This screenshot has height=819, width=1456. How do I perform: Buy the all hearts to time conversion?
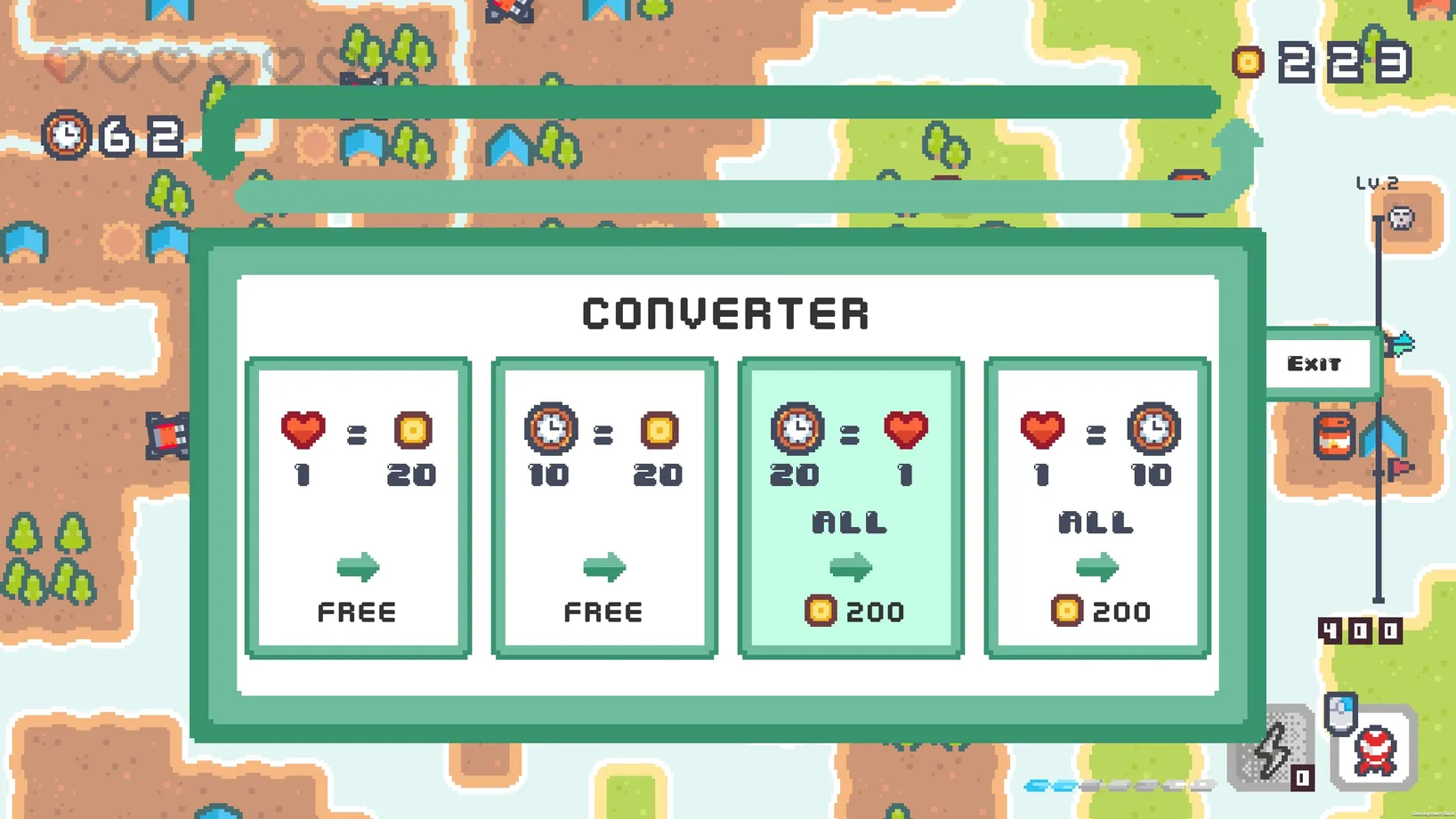coord(1096,507)
